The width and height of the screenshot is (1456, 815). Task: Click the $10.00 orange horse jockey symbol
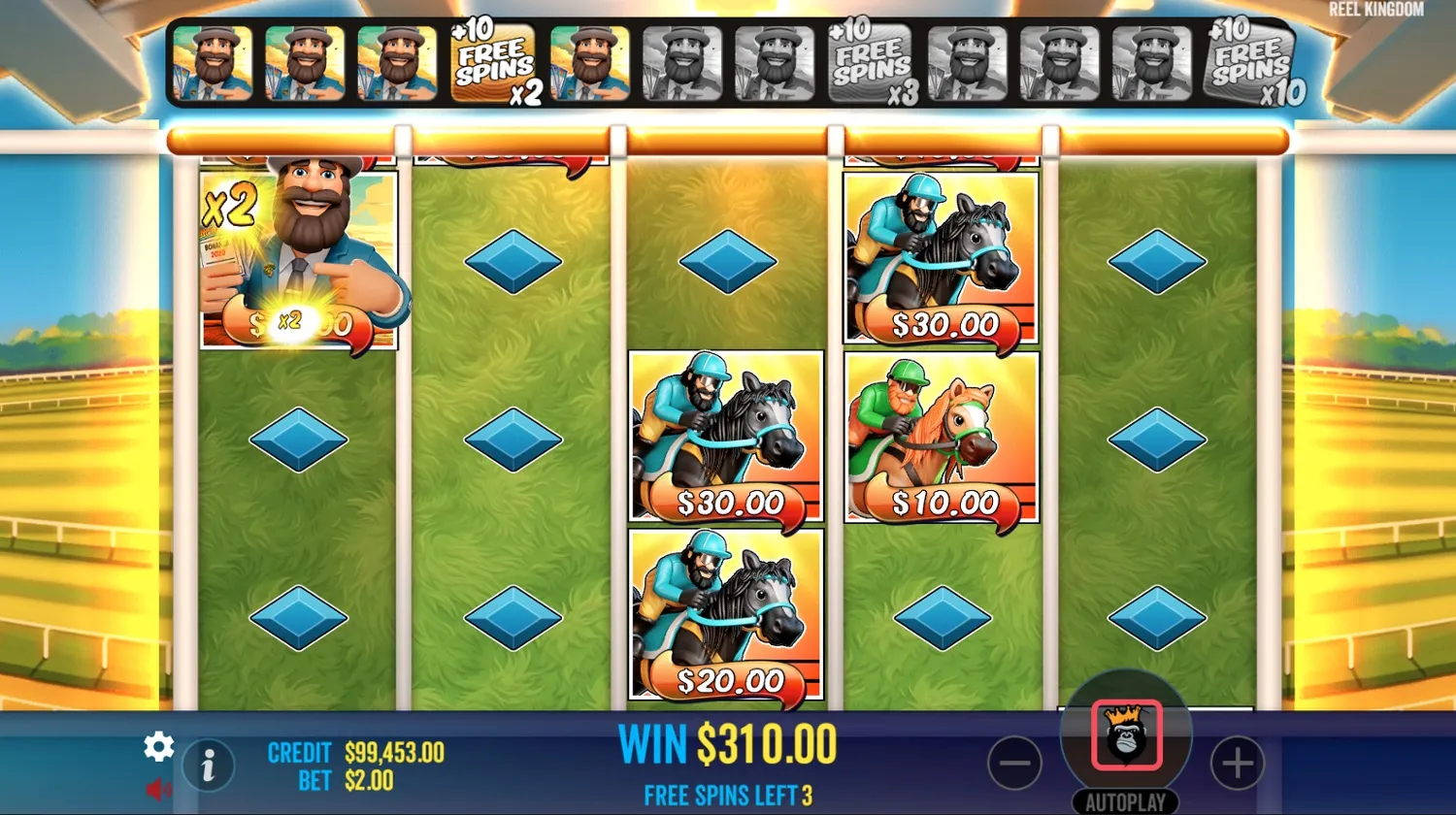click(940, 437)
